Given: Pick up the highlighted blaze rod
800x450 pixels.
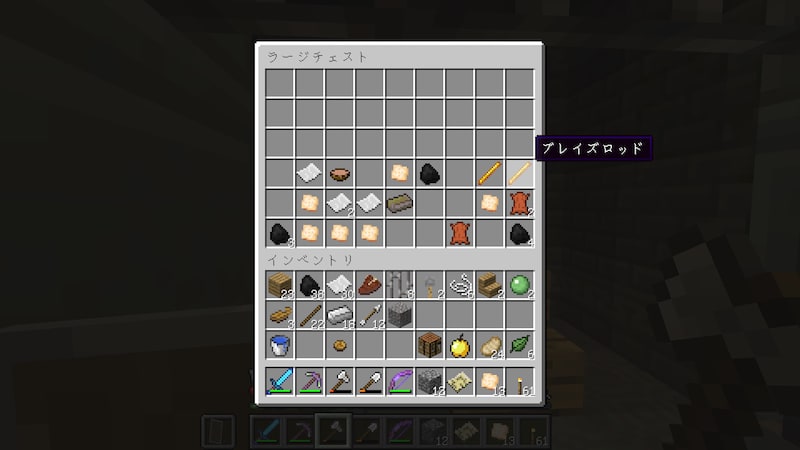Looking at the screenshot, I should pos(519,174).
